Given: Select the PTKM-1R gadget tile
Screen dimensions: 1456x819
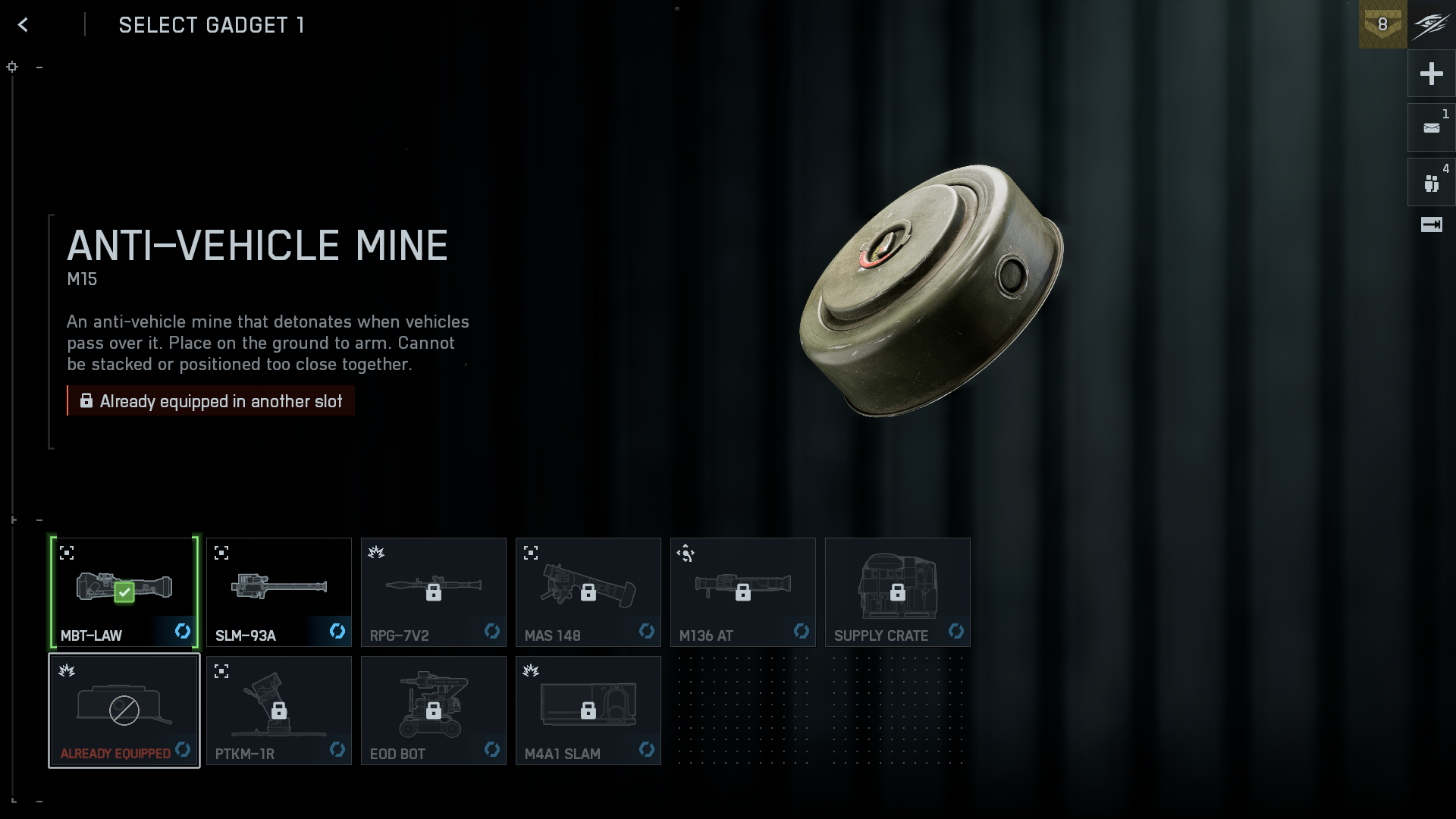Looking at the screenshot, I should 279,711.
